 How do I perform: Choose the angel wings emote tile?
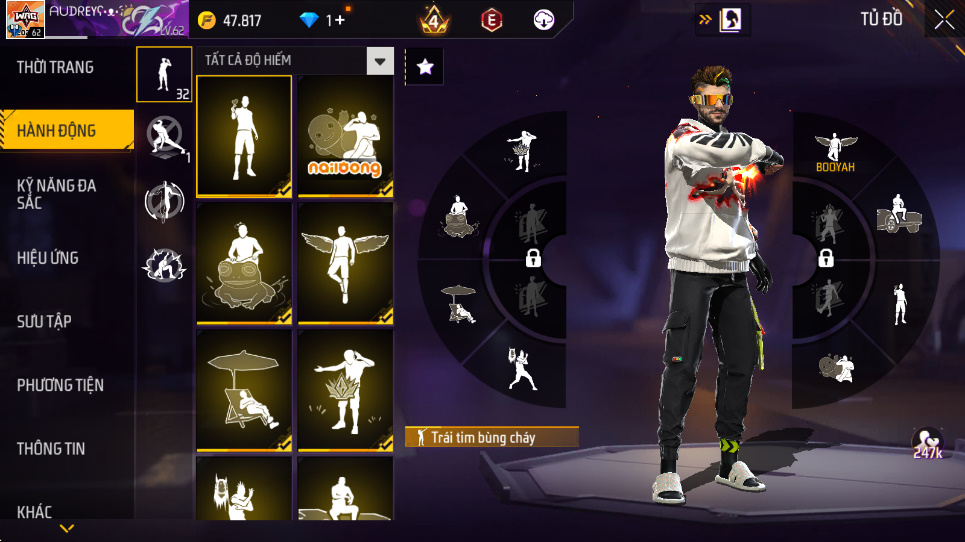(x=345, y=264)
